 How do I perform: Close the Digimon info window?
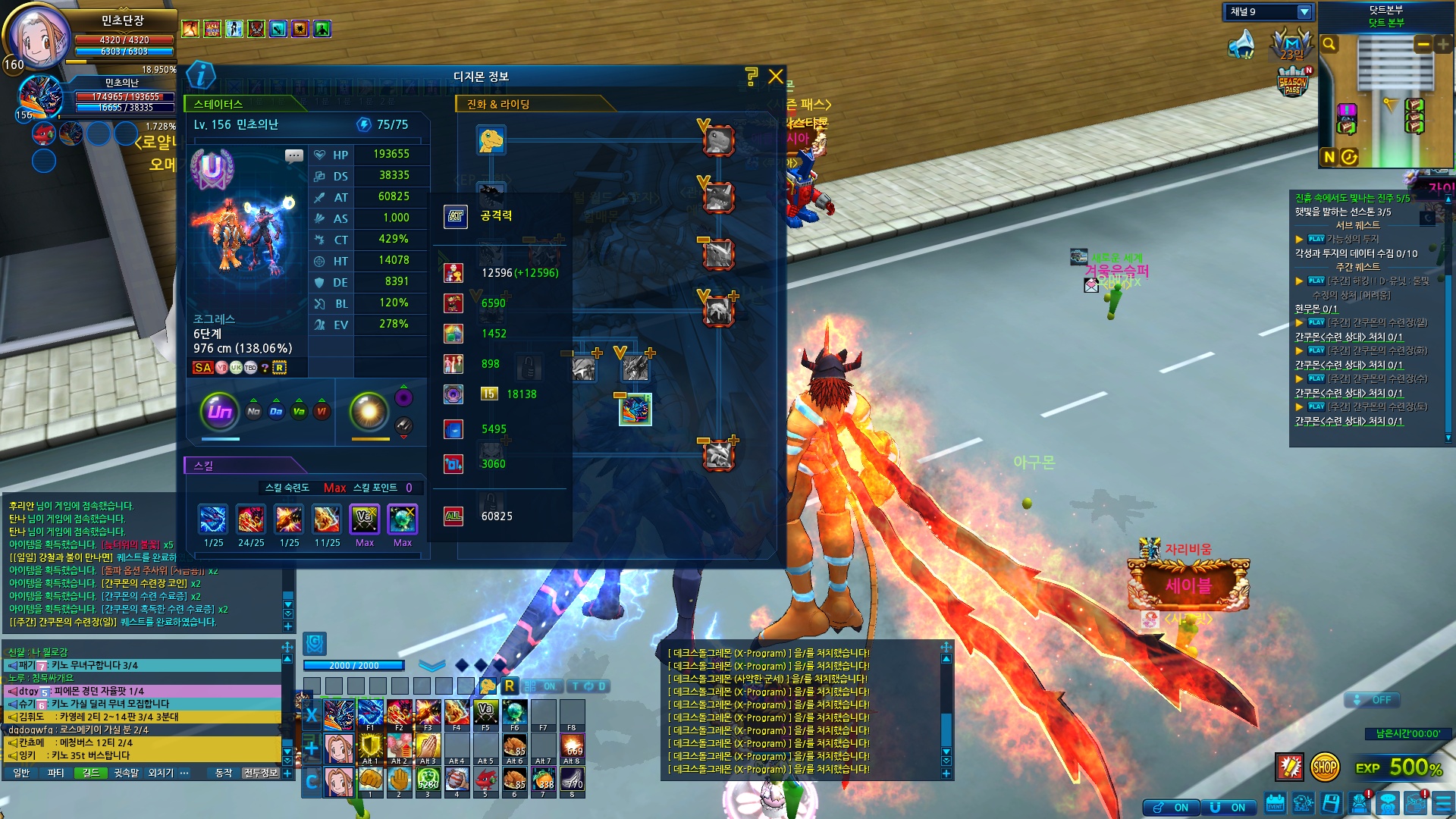click(775, 77)
